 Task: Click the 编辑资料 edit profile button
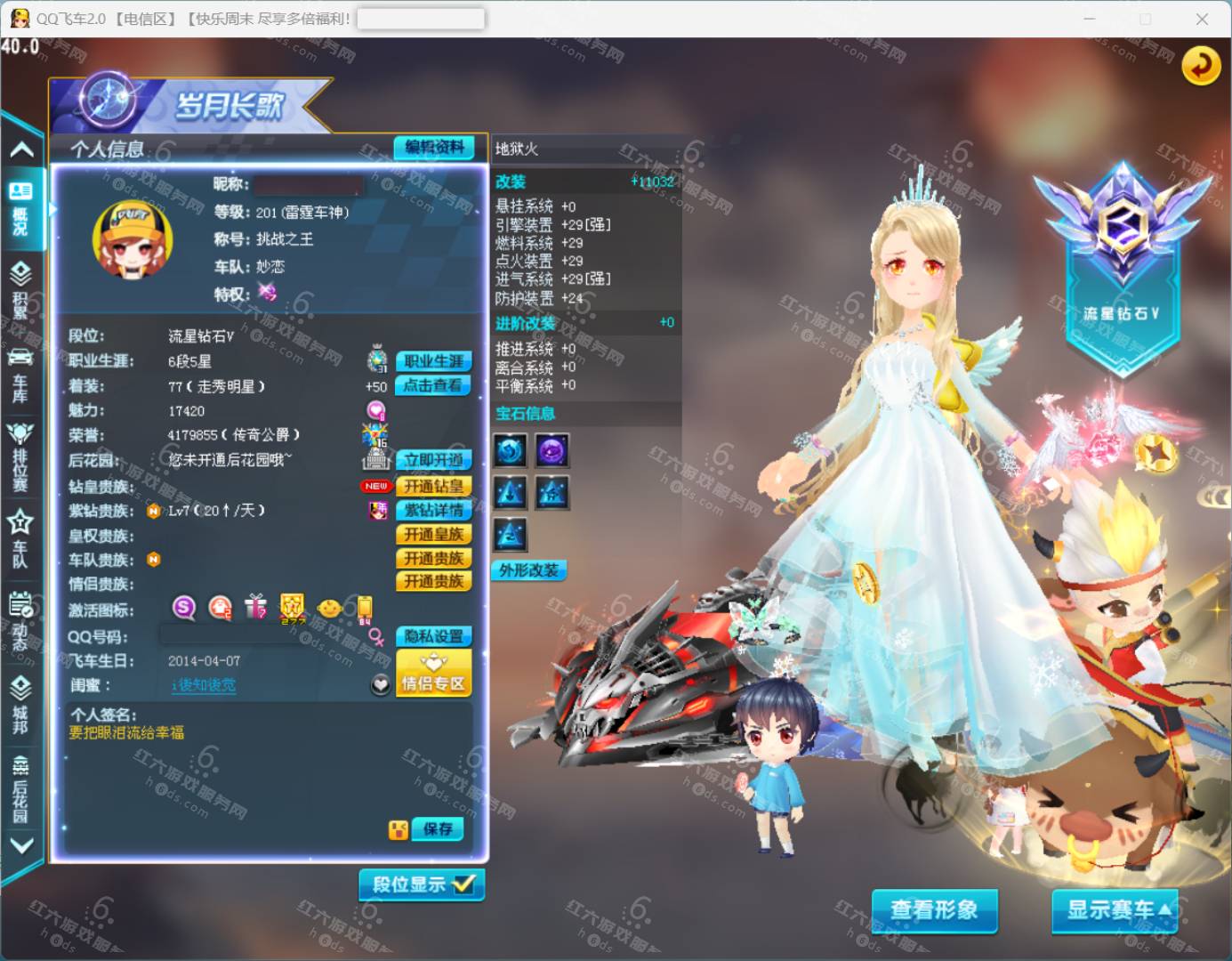tap(434, 148)
